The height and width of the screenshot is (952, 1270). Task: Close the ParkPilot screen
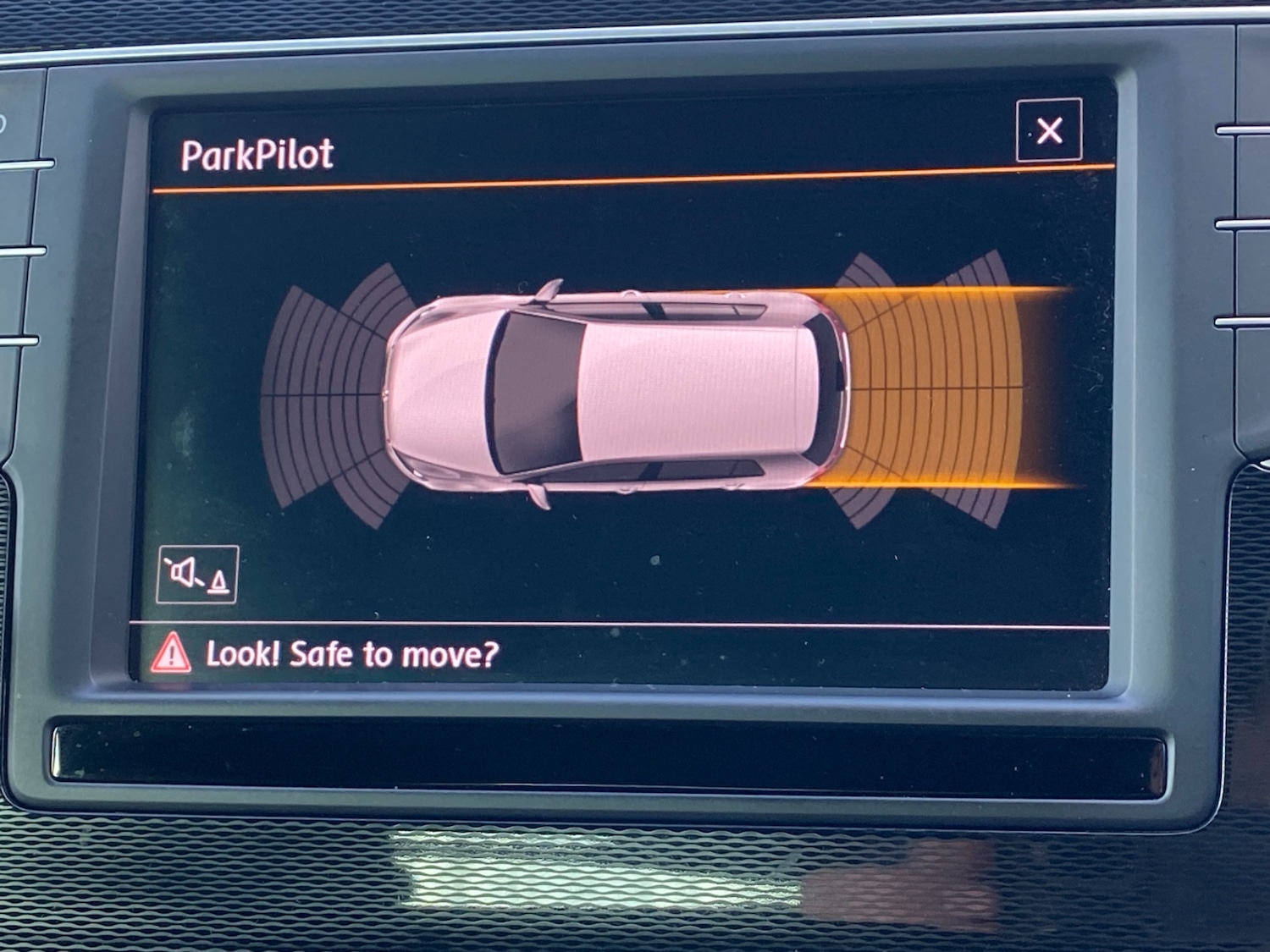(1049, 130)
